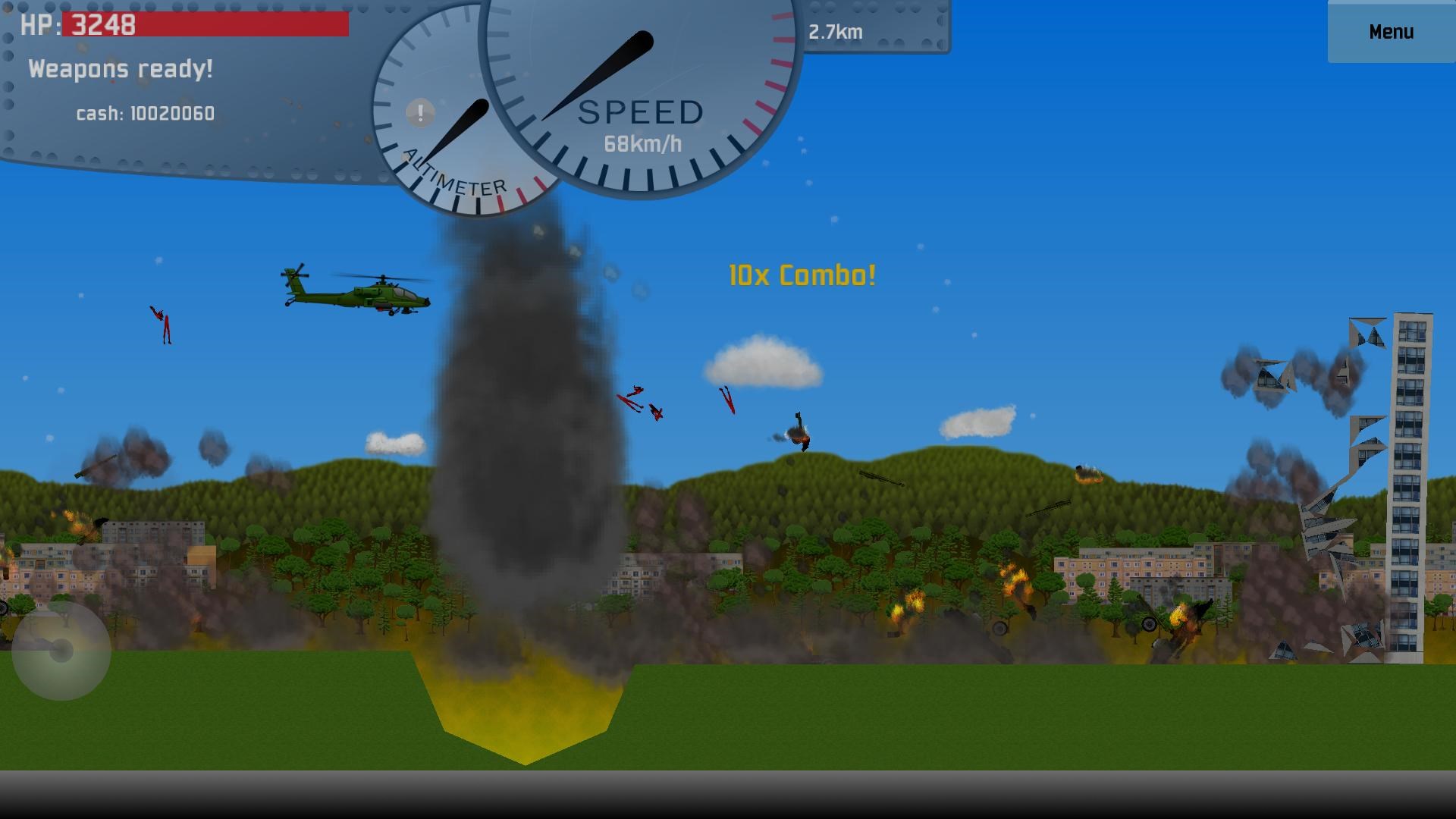Open the Menu from the top-right corner
Viewport: 1456px width, 819px height.
(1390, 32)
